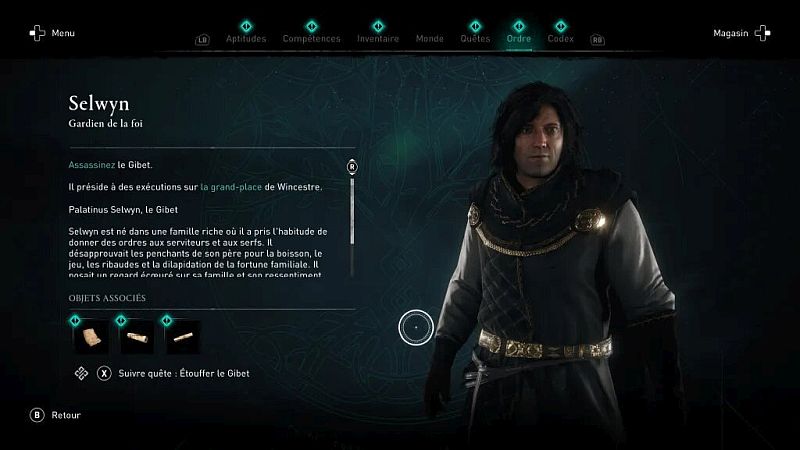The height and width of the screenshot is (450, 800).
Task: Select the folded parchment clue item
Action: (x=90, y=337)
